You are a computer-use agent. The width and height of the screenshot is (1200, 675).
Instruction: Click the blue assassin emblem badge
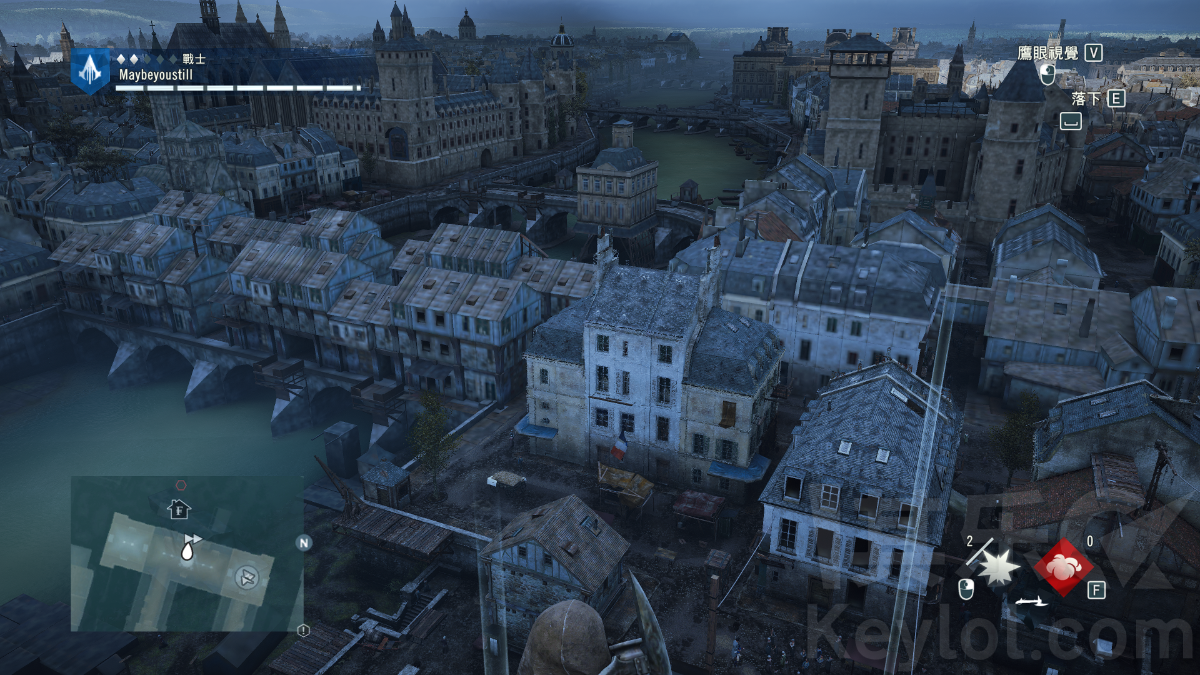coord(90,69)
